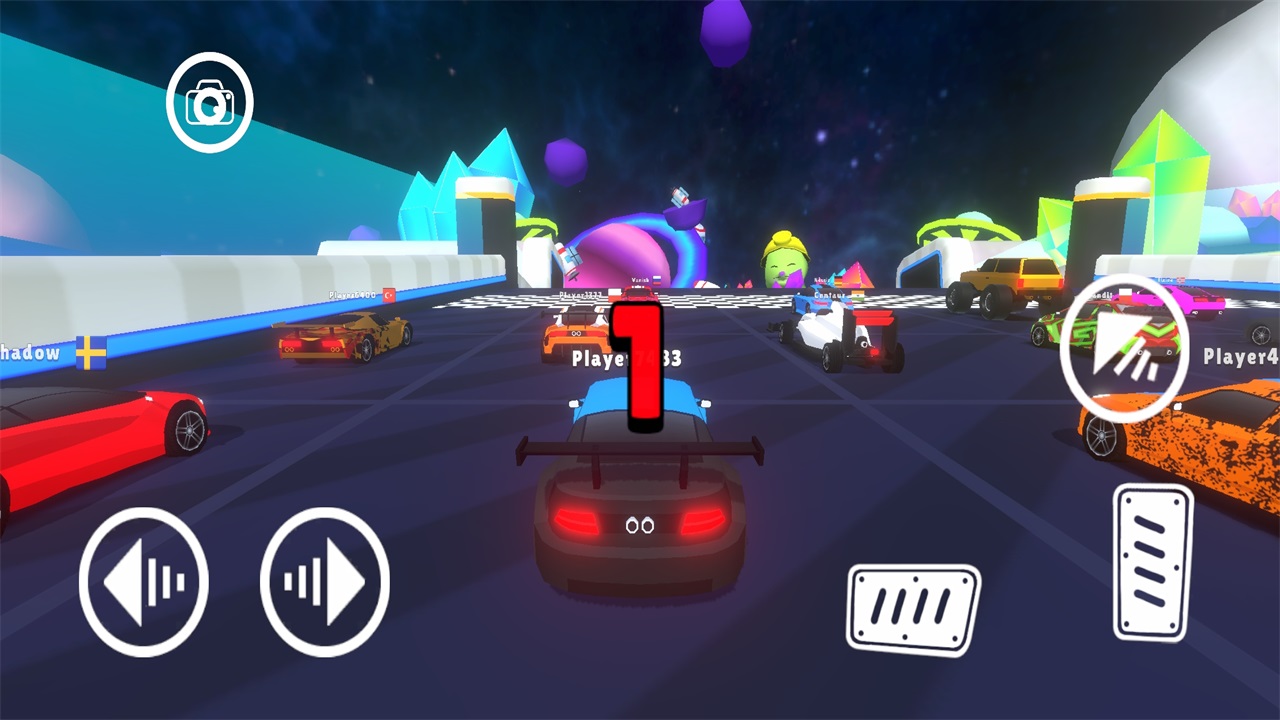The height and width of the screenshot is (720, 1280).
Task: Activate the round boost button
Action: click(1124, 338)
